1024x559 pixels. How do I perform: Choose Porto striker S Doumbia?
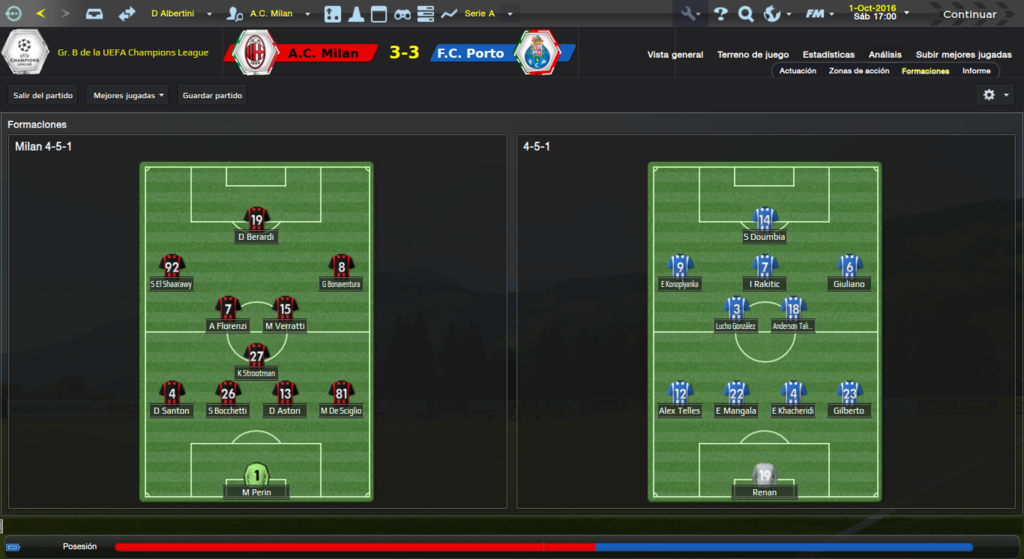[x=765, y=220]
